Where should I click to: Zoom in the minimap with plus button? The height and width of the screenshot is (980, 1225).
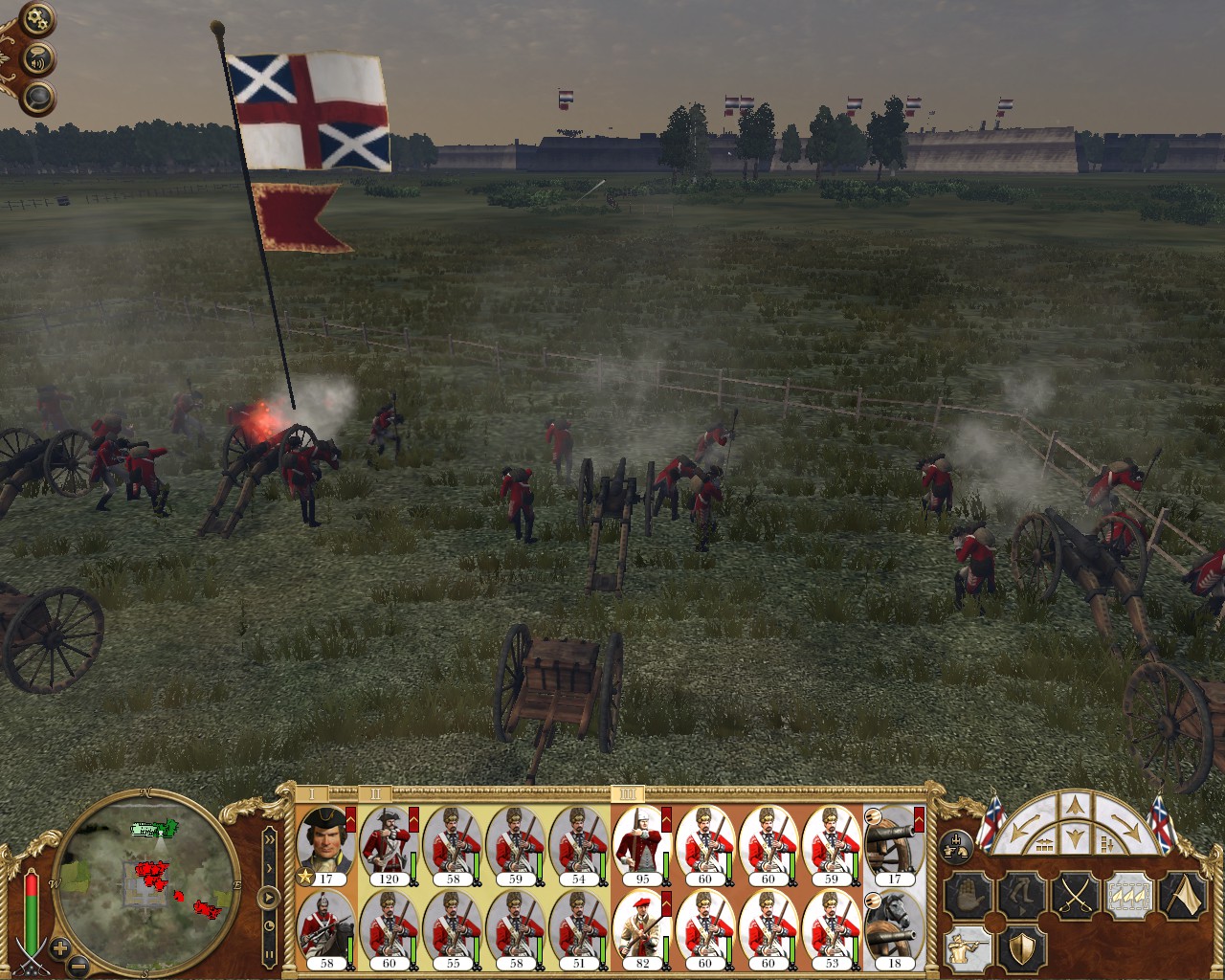coord(60,948)
